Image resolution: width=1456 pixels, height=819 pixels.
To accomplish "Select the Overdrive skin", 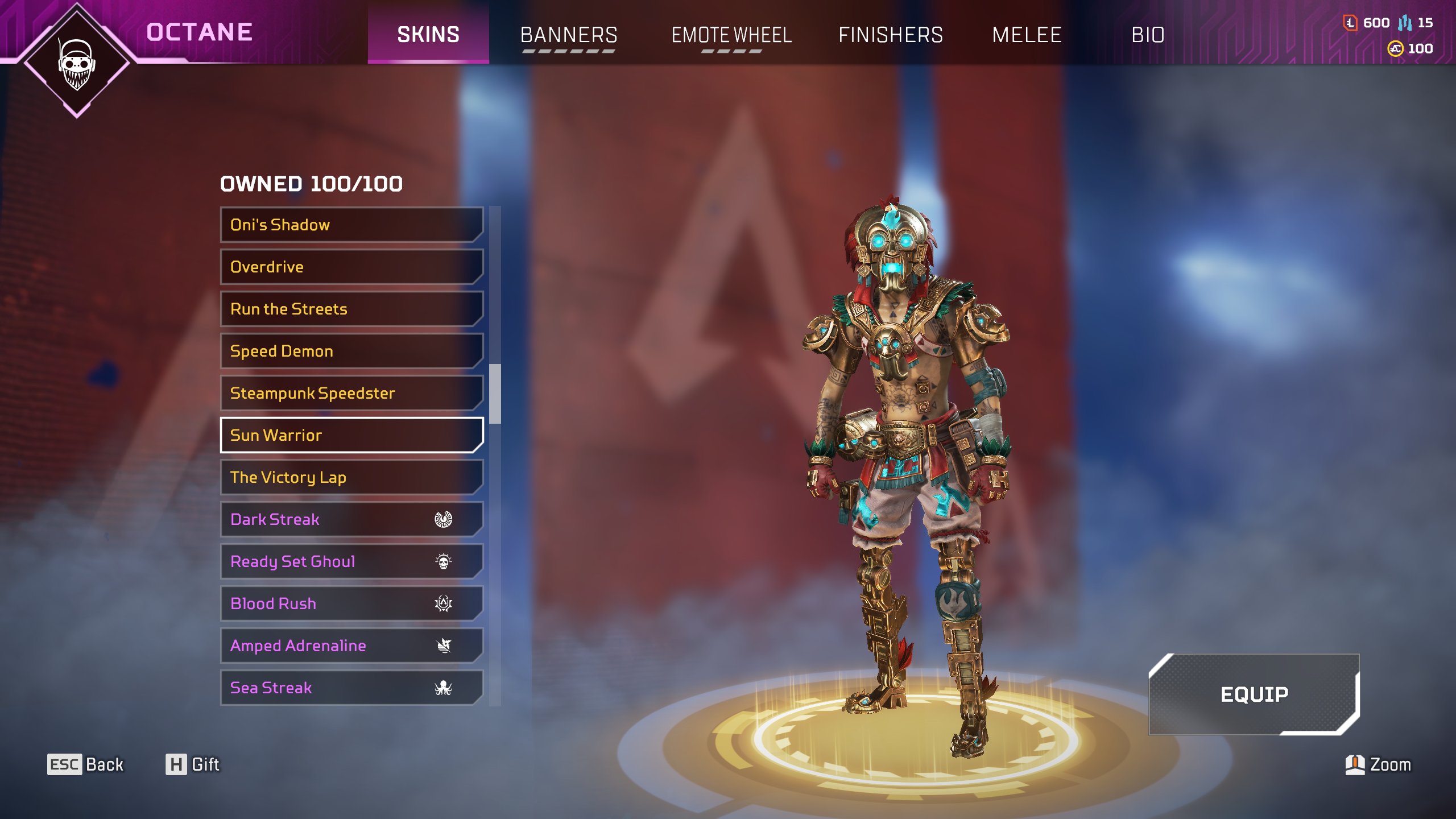I will pos(351,267).
